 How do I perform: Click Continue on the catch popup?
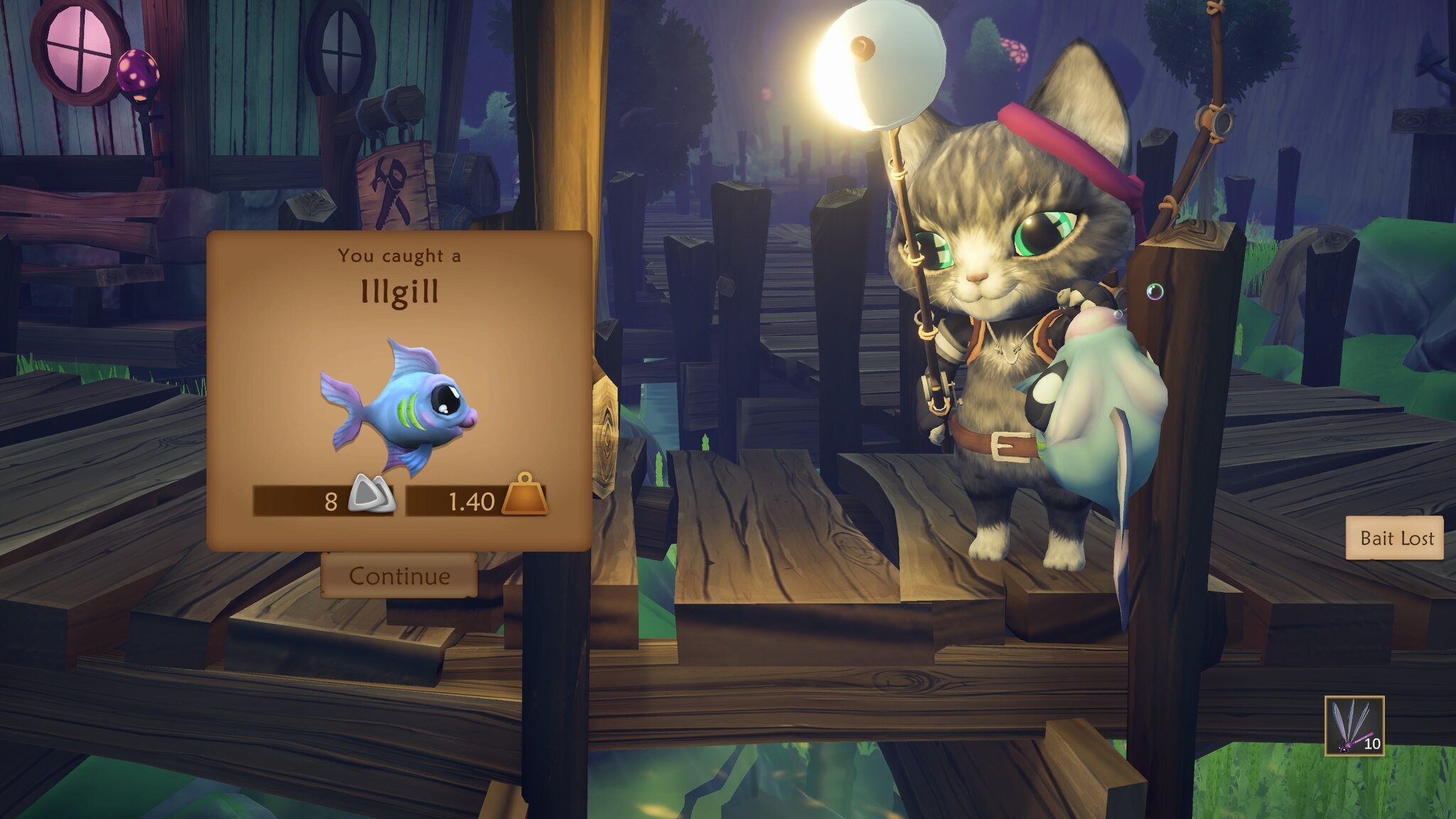click(399, 575)
